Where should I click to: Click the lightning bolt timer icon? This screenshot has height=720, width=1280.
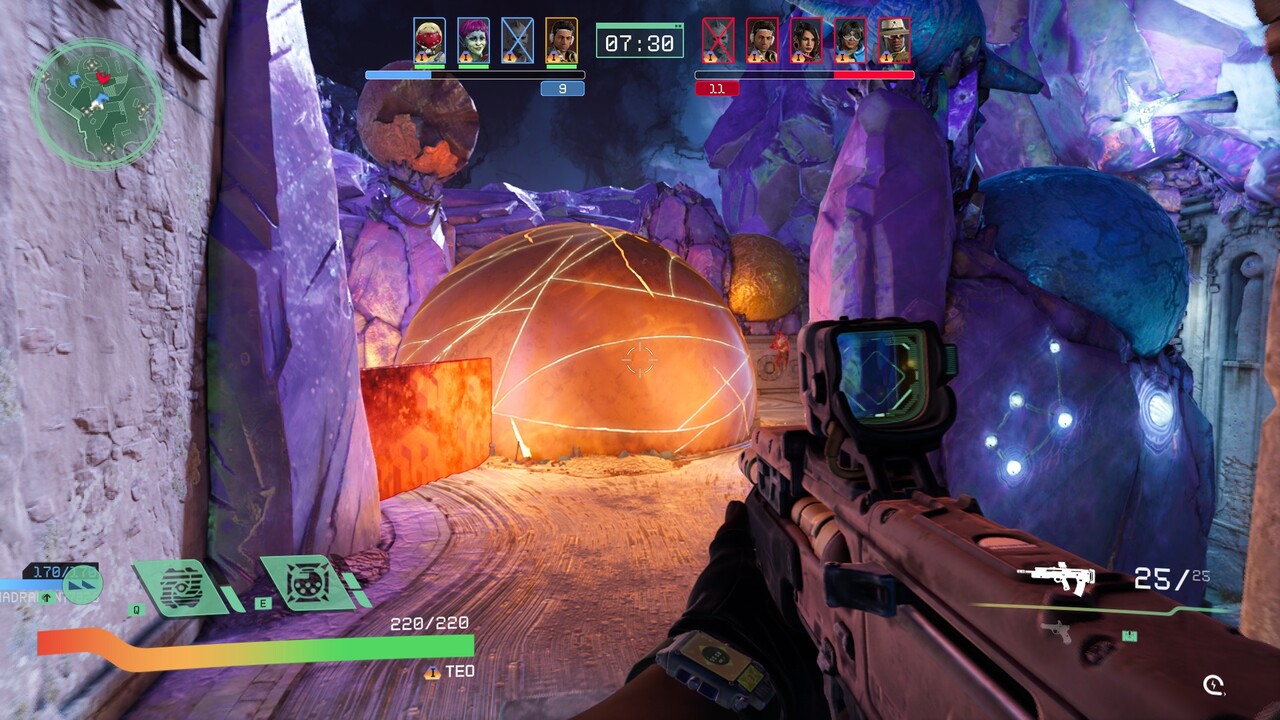point(1214,685)
